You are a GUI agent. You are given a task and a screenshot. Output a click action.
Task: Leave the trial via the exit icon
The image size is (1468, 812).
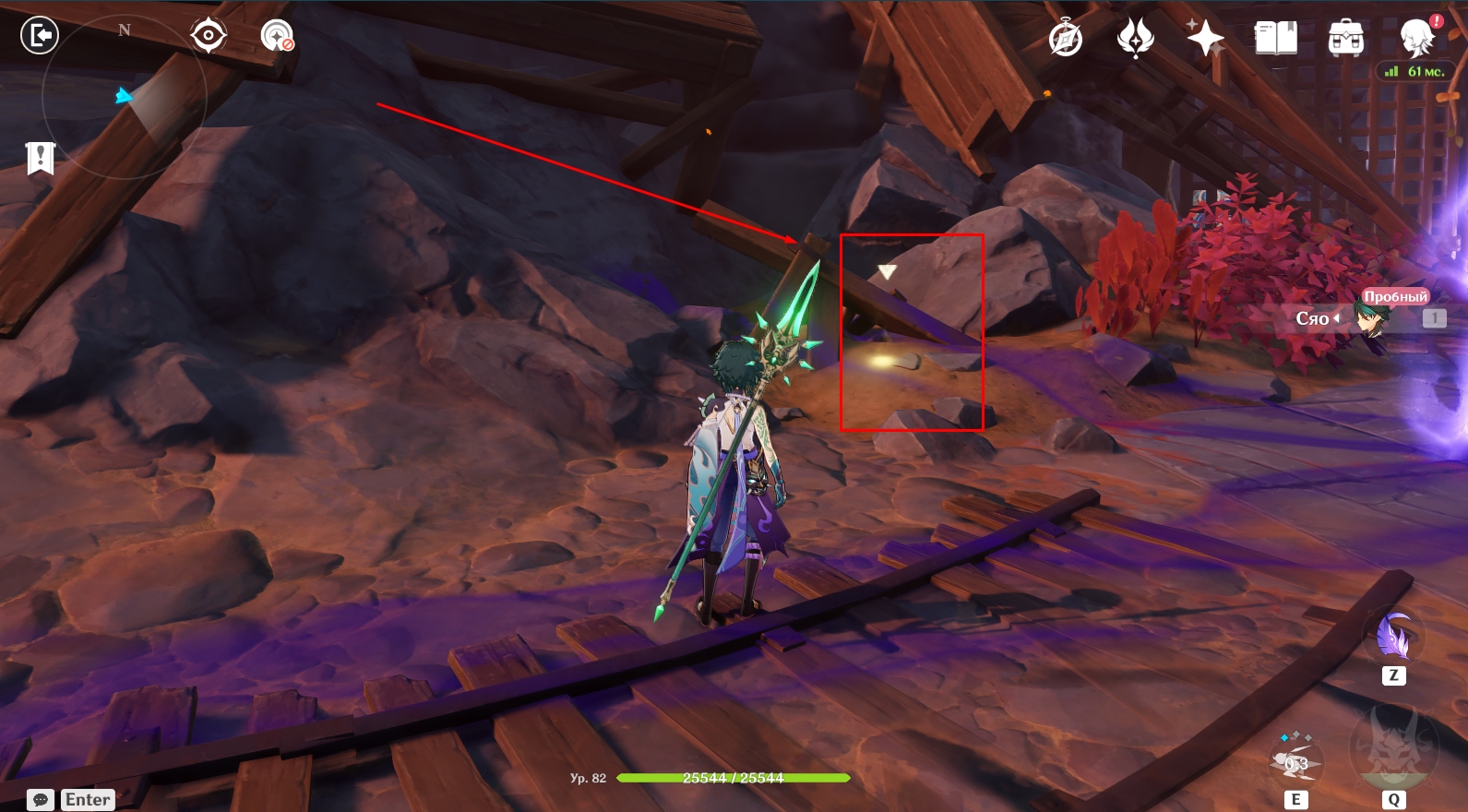[40, 36]
